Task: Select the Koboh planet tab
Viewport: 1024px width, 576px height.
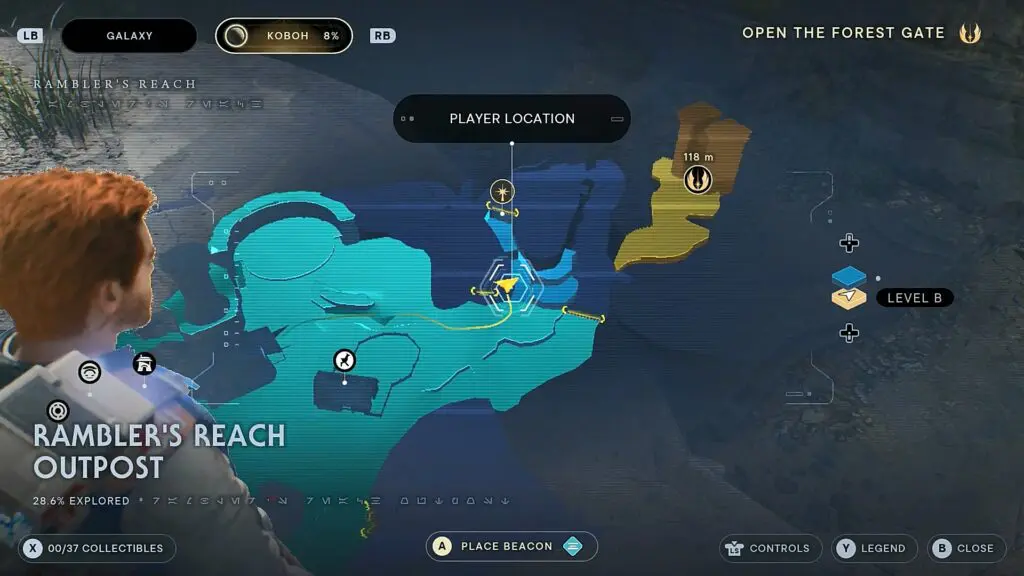Action: pyautogui.click(x=284, y=36)
